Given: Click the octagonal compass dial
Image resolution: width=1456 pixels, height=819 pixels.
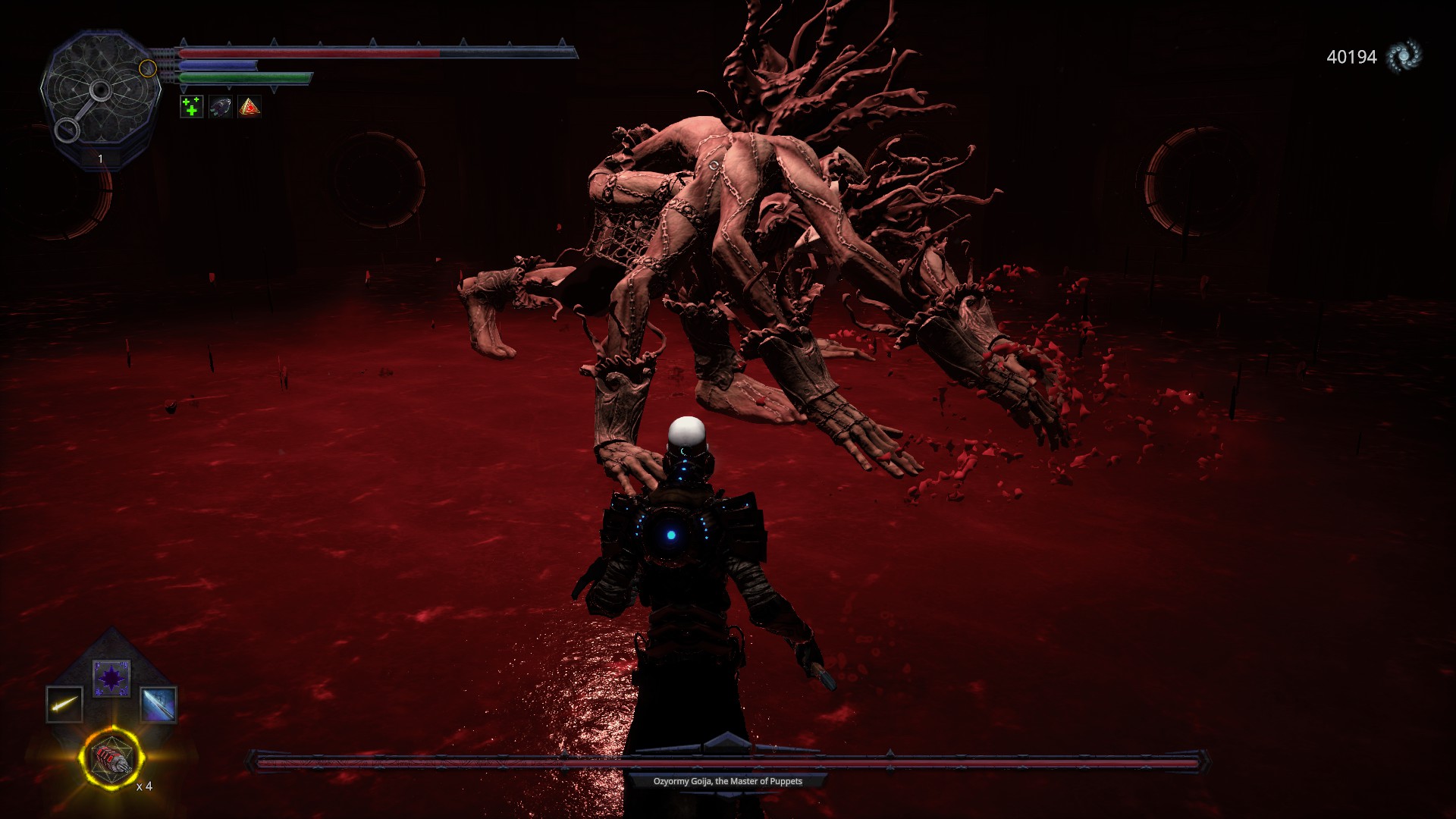Looking at the screenshot, I should (100, 95).
